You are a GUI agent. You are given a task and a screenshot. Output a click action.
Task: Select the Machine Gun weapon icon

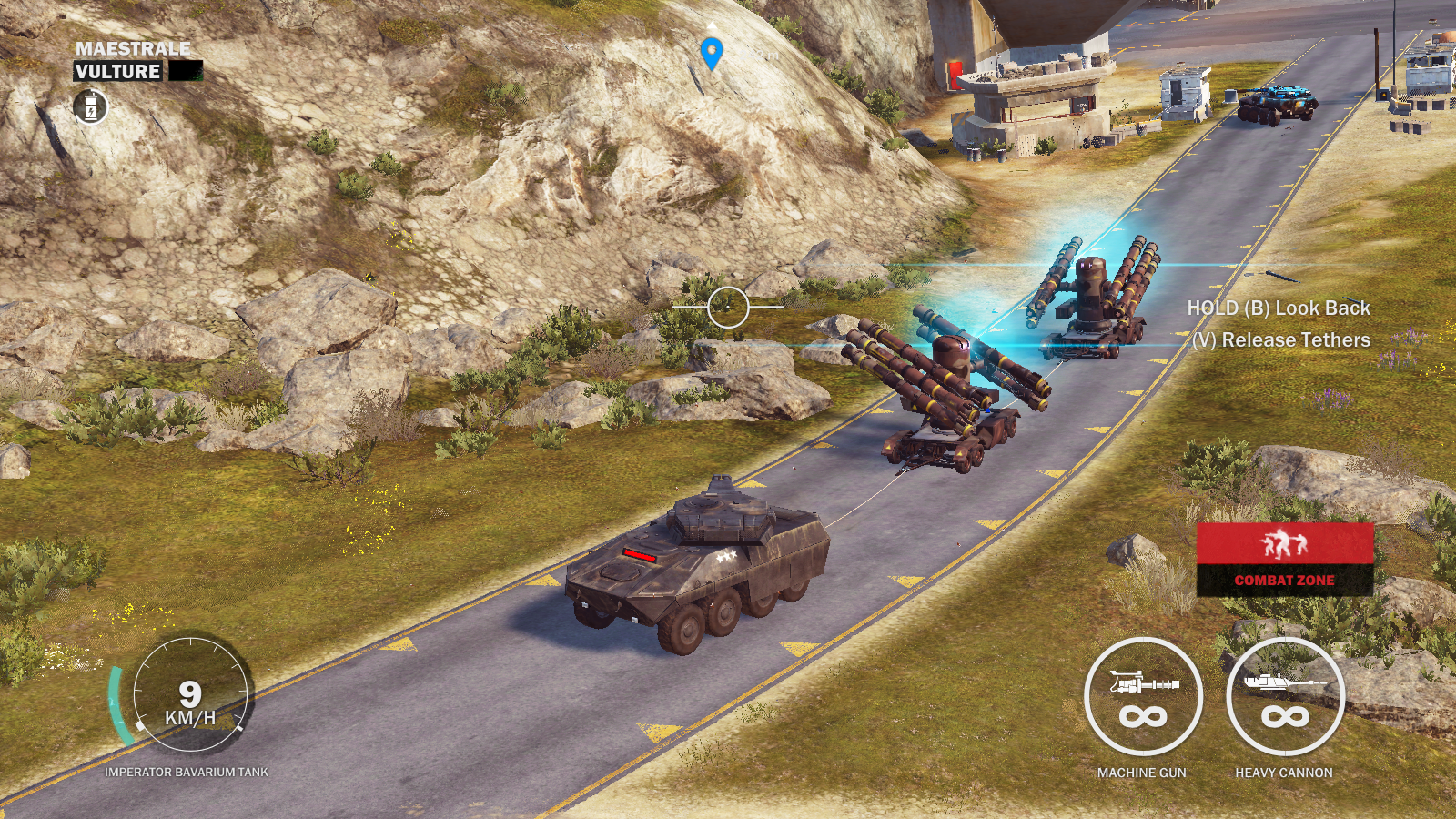point(1143,697)
